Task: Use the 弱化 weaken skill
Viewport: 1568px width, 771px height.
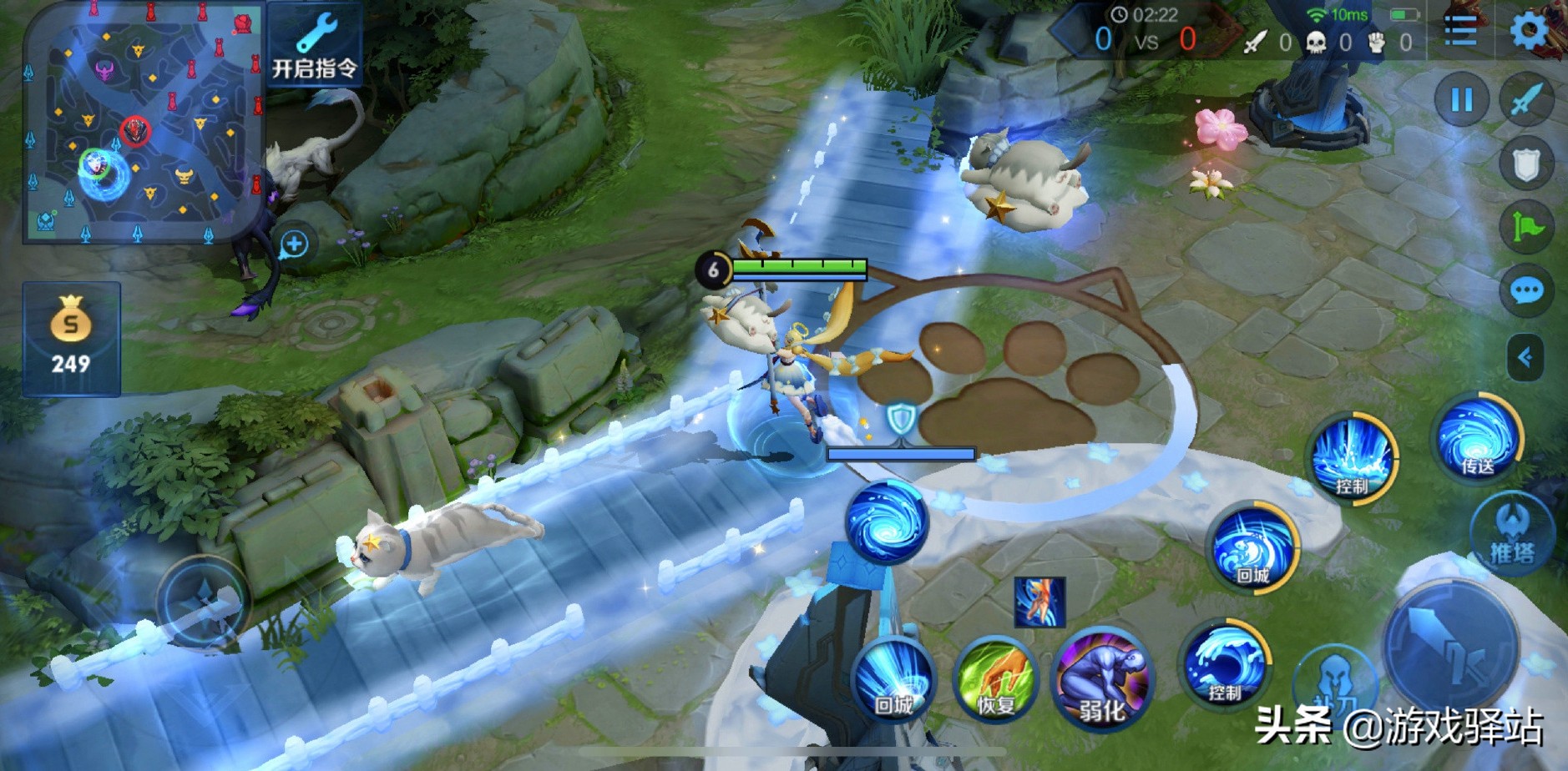Action: coord(1102,681)
